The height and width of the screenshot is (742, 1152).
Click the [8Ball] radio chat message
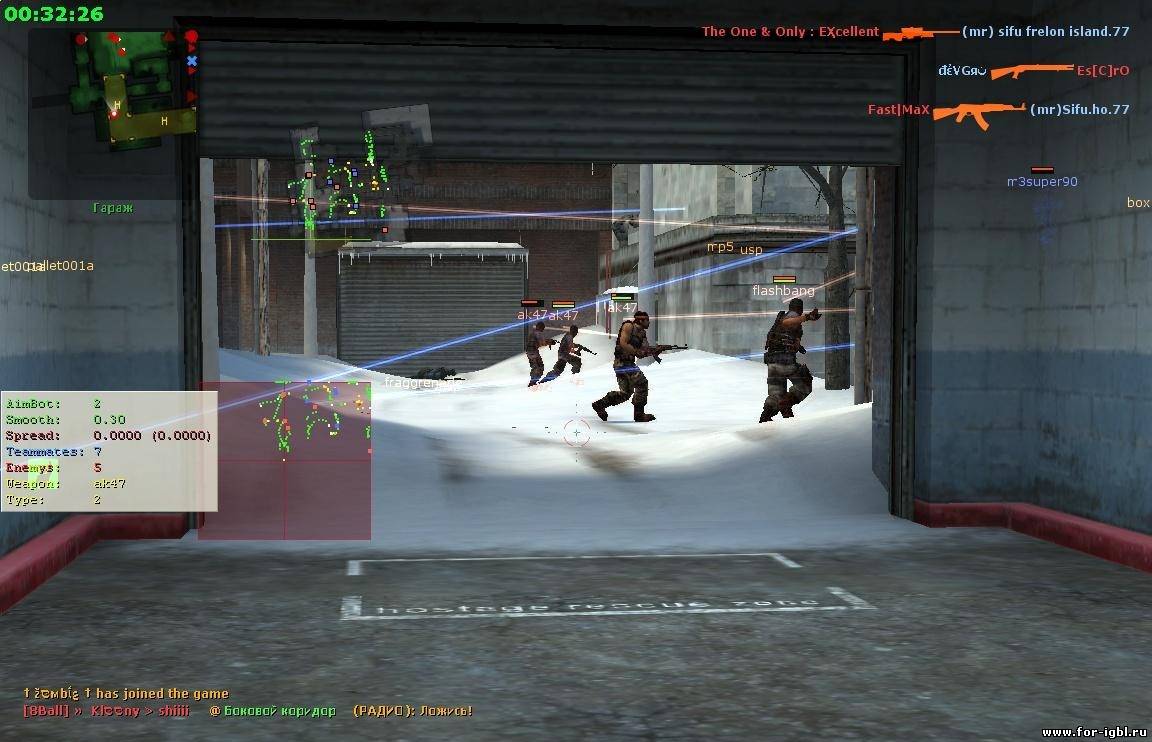(247, 711)
